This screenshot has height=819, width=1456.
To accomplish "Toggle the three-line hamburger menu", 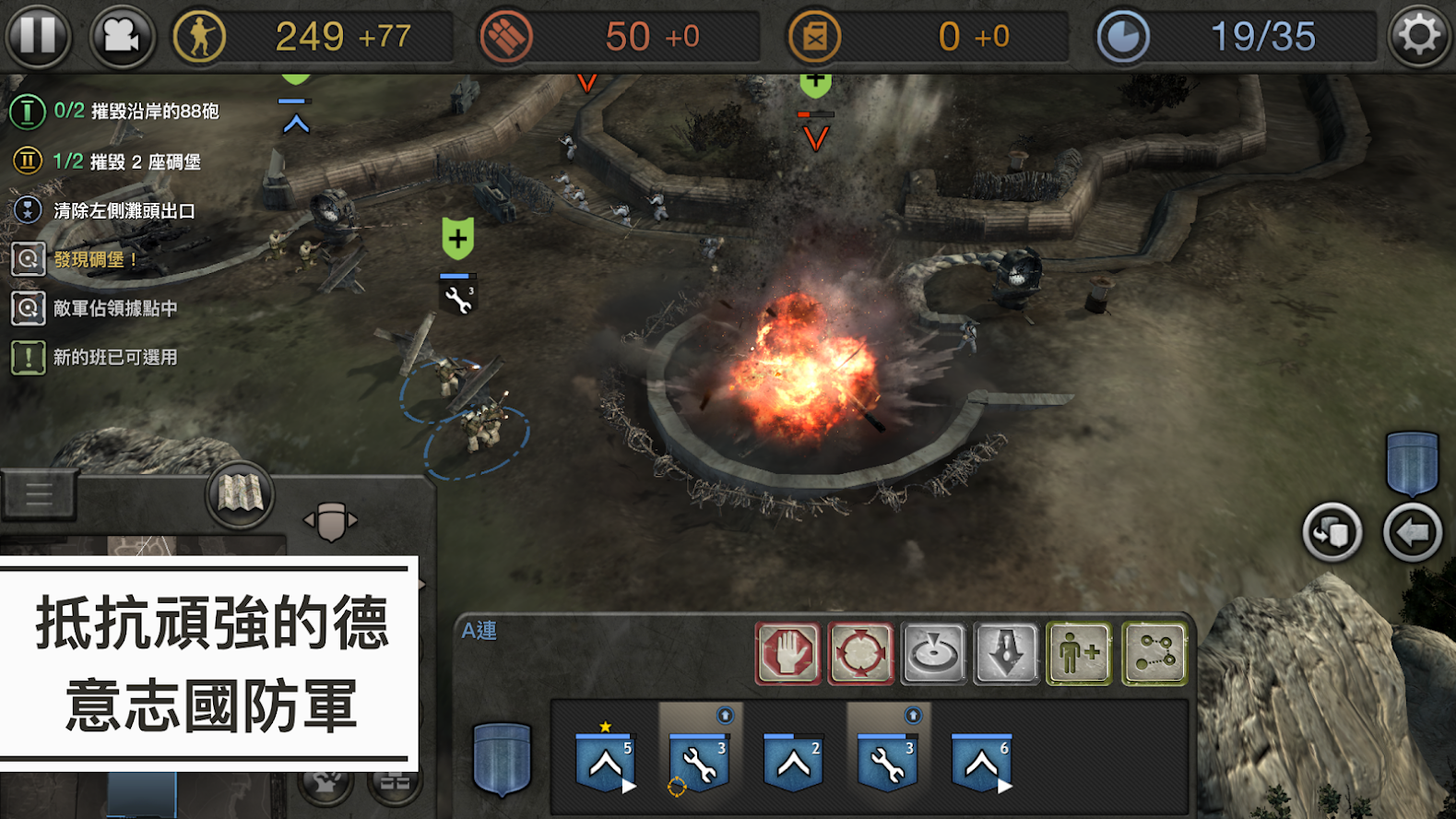I will [39, 494].
